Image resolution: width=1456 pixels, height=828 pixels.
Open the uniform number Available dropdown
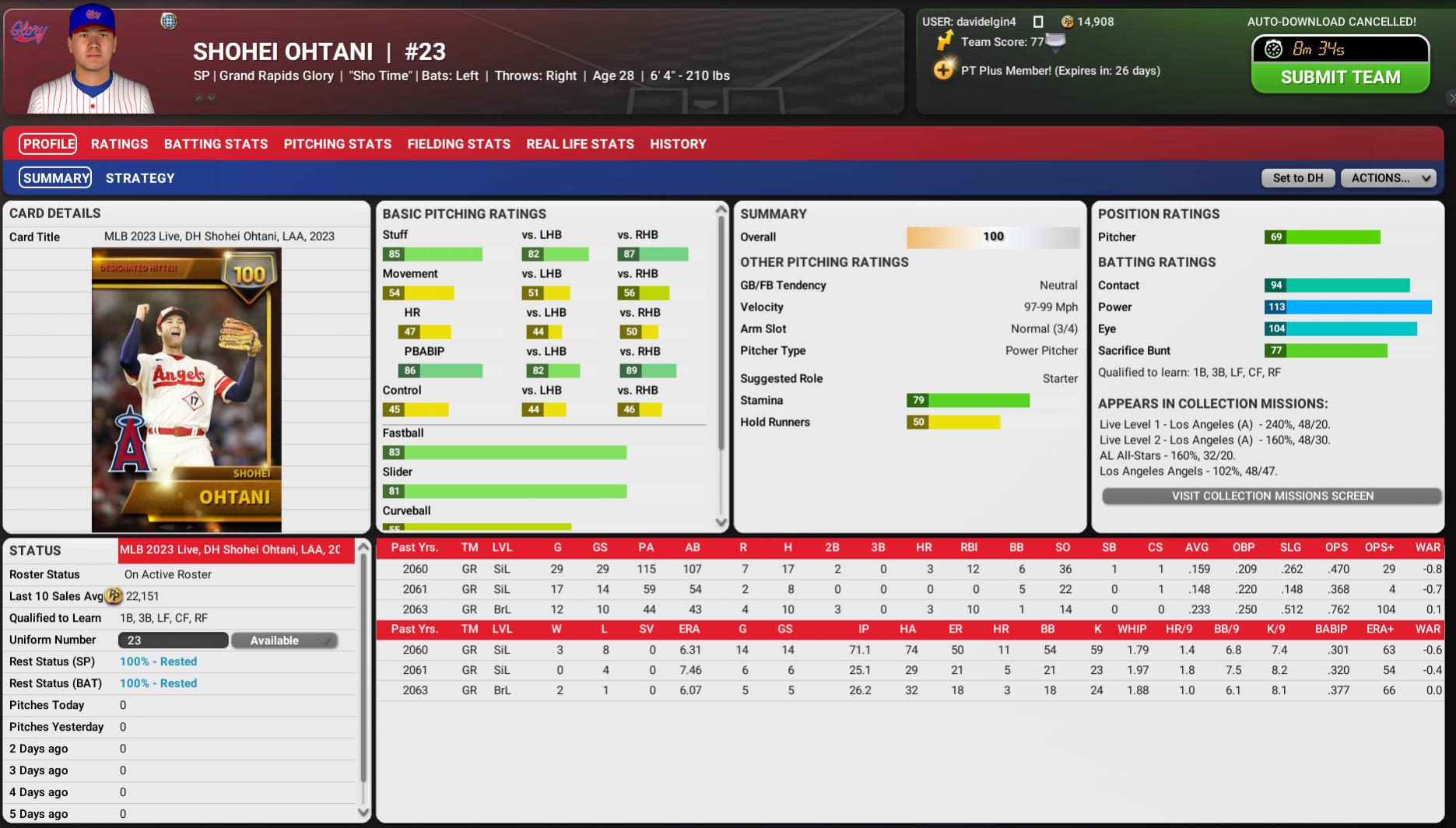(284, 640)
